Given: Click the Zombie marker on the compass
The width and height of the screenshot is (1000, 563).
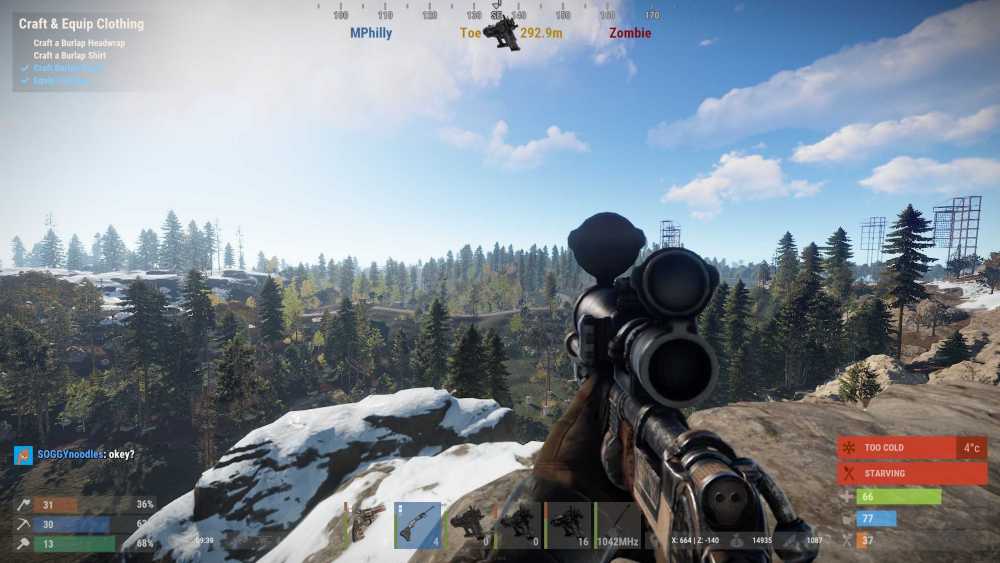Looking at the screenshot, I should 630,33.
